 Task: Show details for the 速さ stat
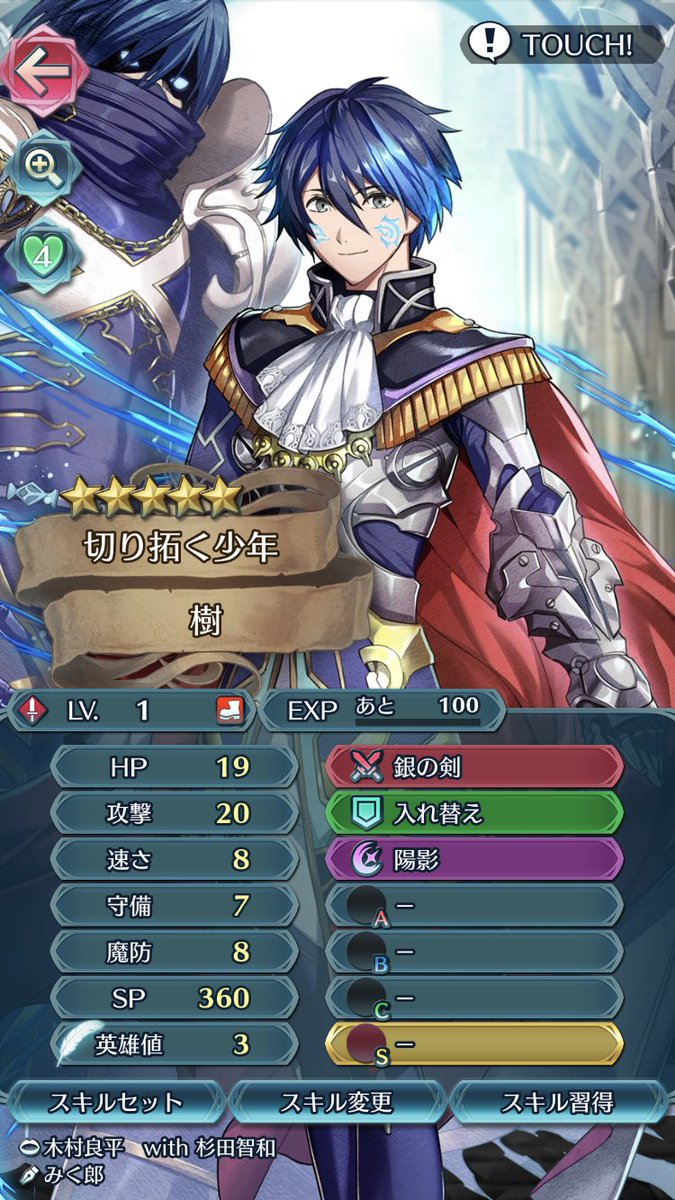(173, 859)
